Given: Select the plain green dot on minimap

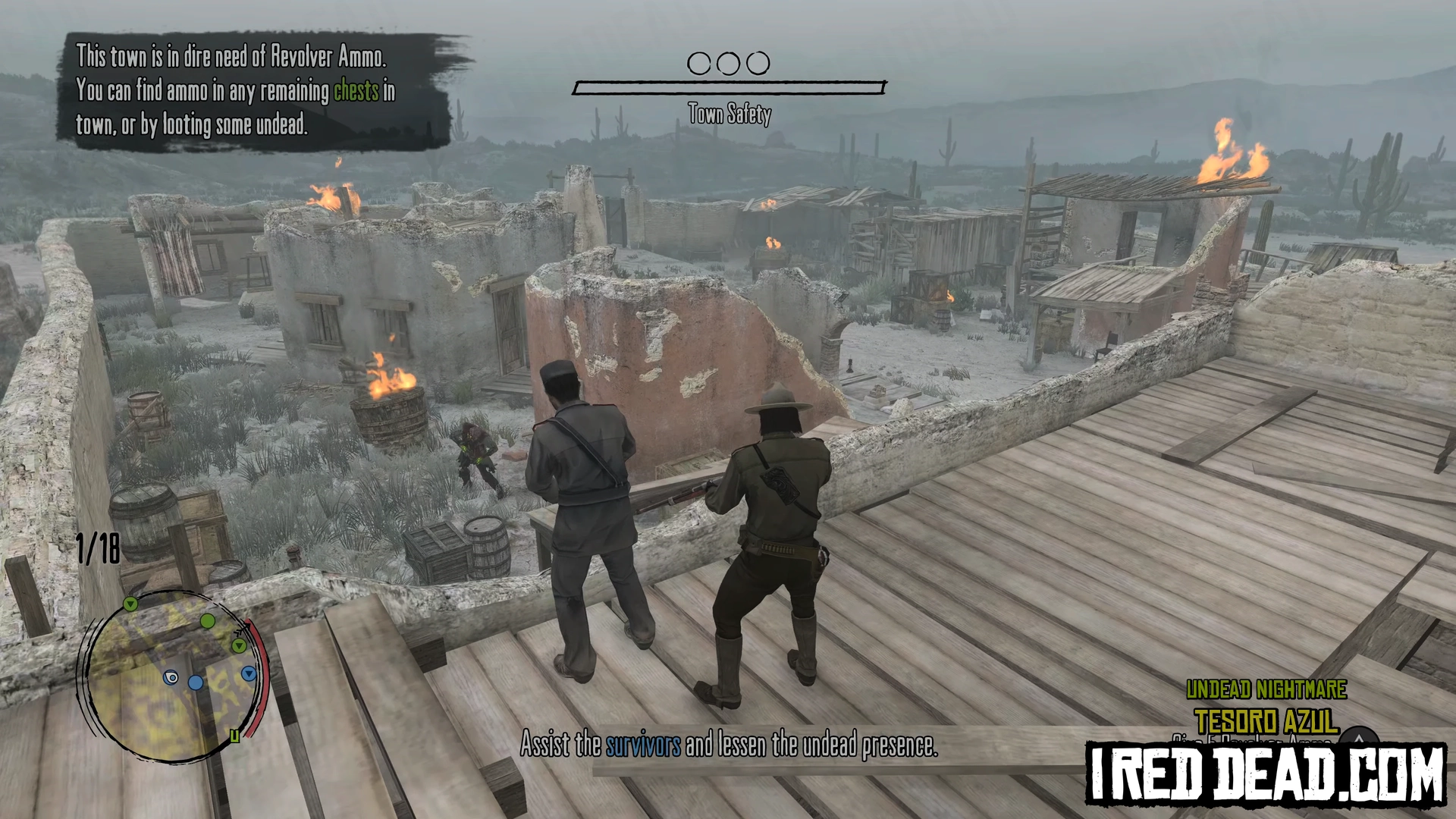Looking at the screenshot, I should (x=207, y=621).
